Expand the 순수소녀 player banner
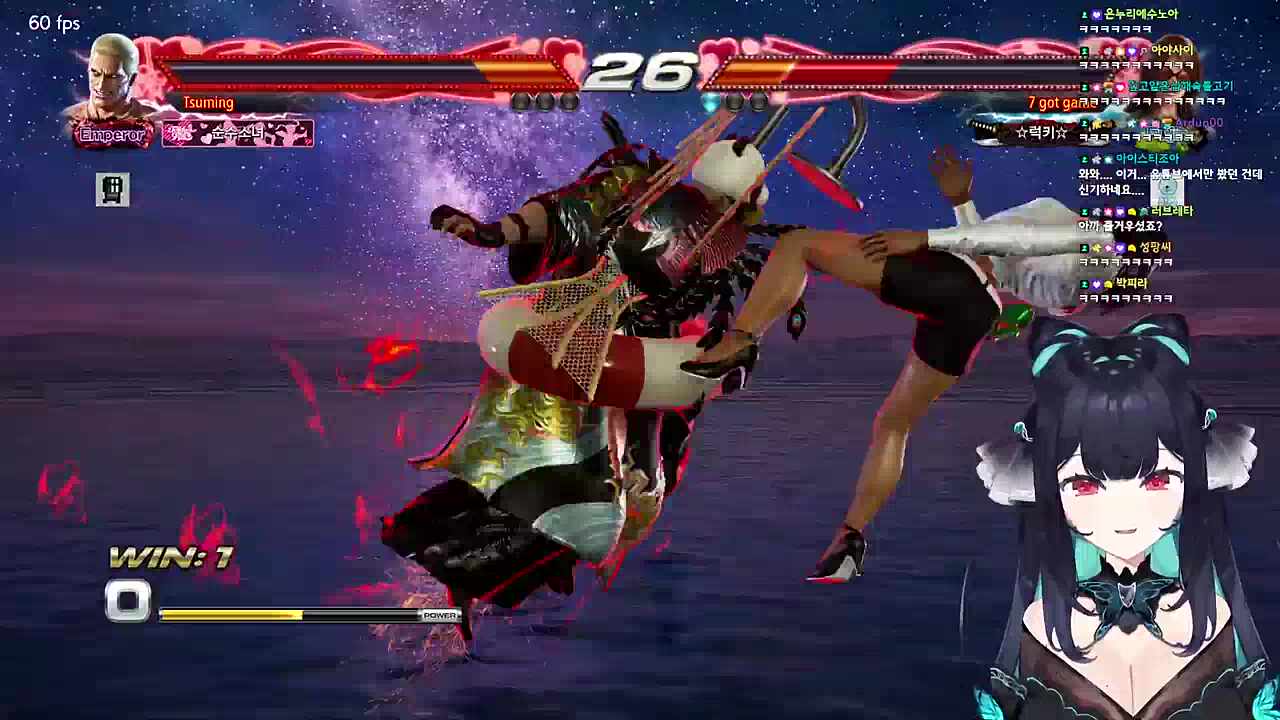The width and height of the screenshot is (1280, 720). point(237,133)
